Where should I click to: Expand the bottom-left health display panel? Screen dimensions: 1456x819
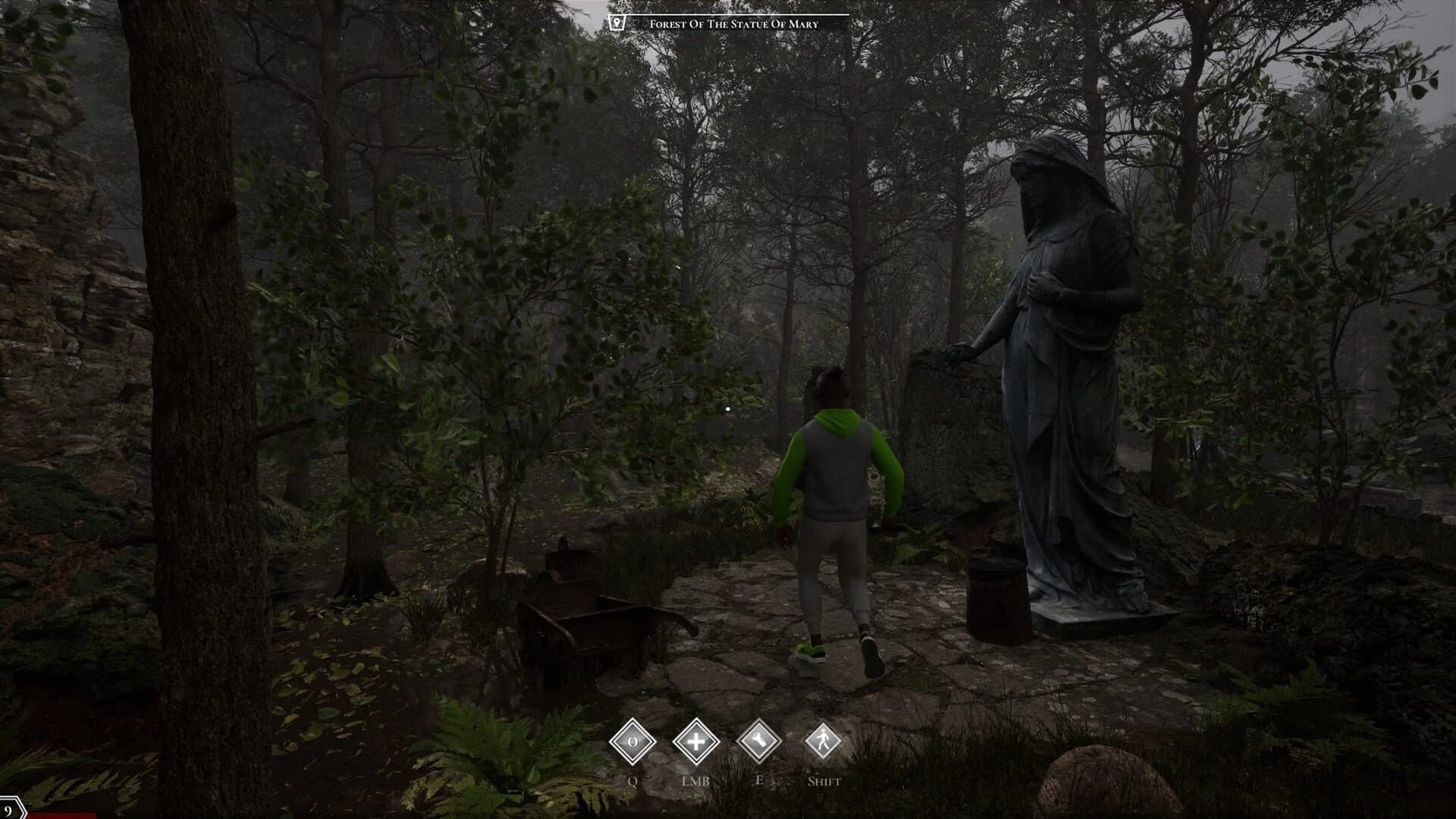tap(45, 813)
